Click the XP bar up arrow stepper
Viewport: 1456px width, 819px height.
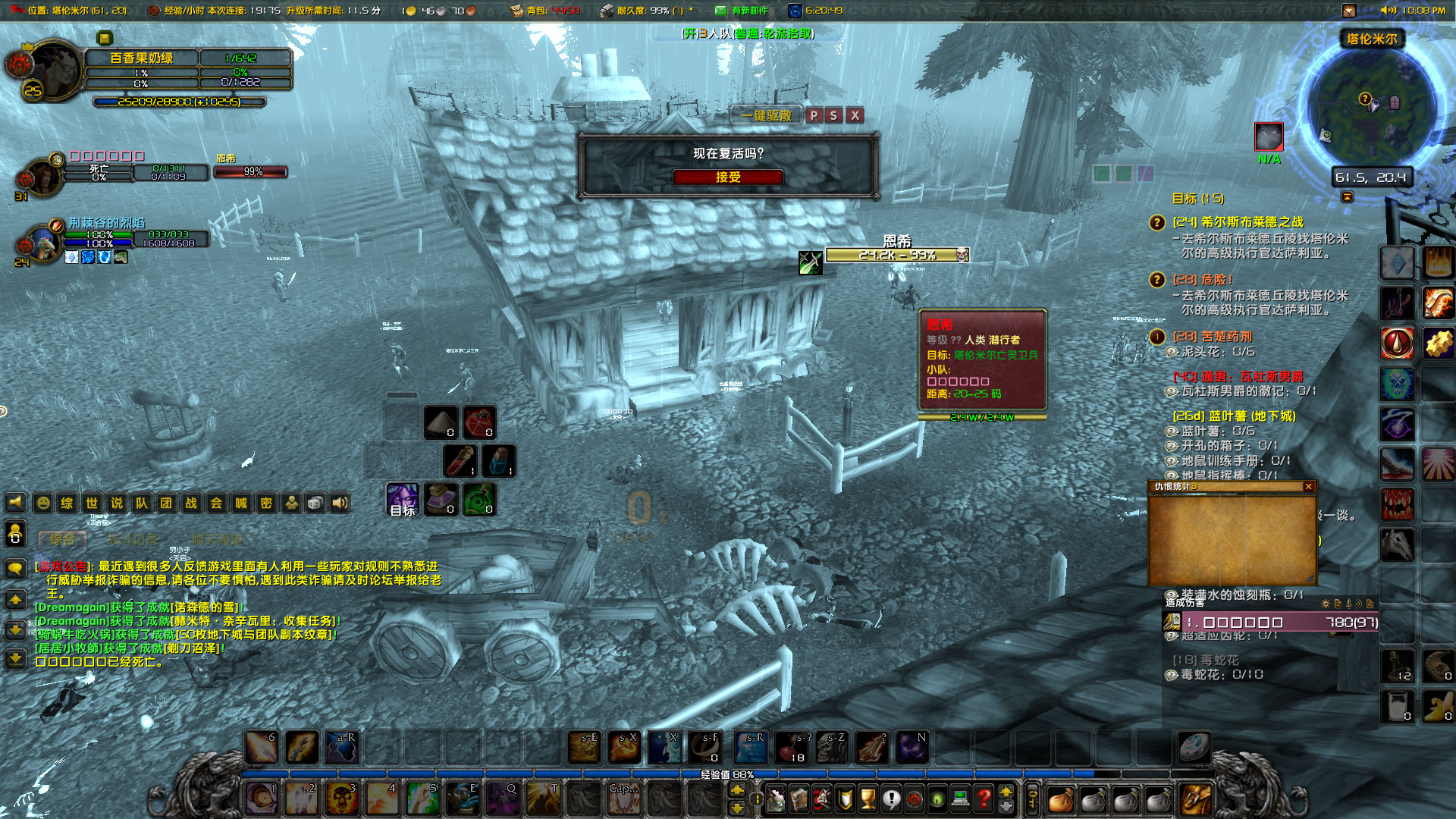[x=1006, y=792]
